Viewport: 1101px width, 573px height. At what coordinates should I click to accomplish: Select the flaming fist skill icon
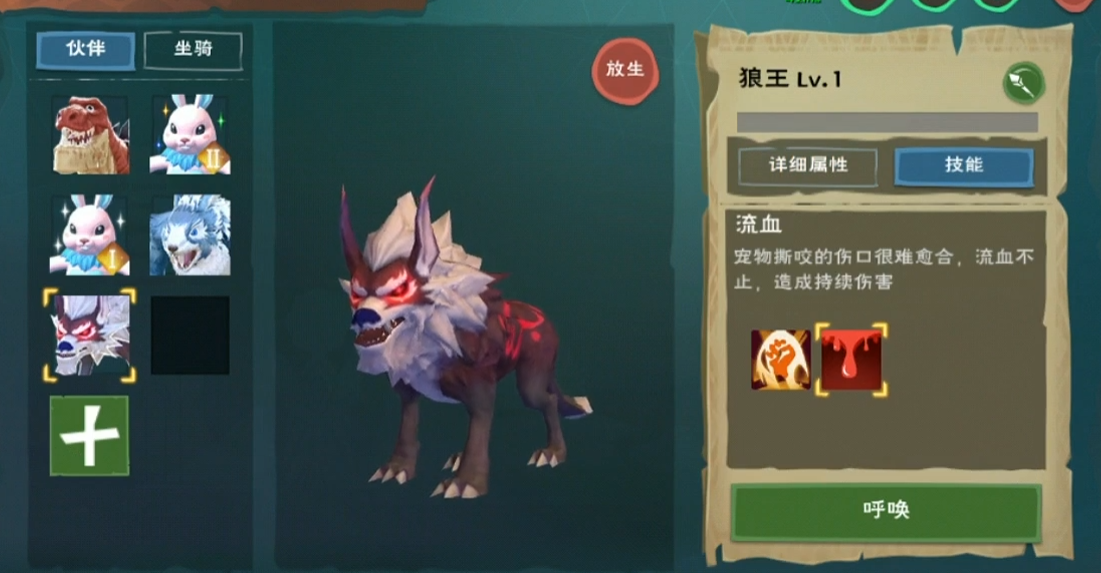(x=780, y=359)
